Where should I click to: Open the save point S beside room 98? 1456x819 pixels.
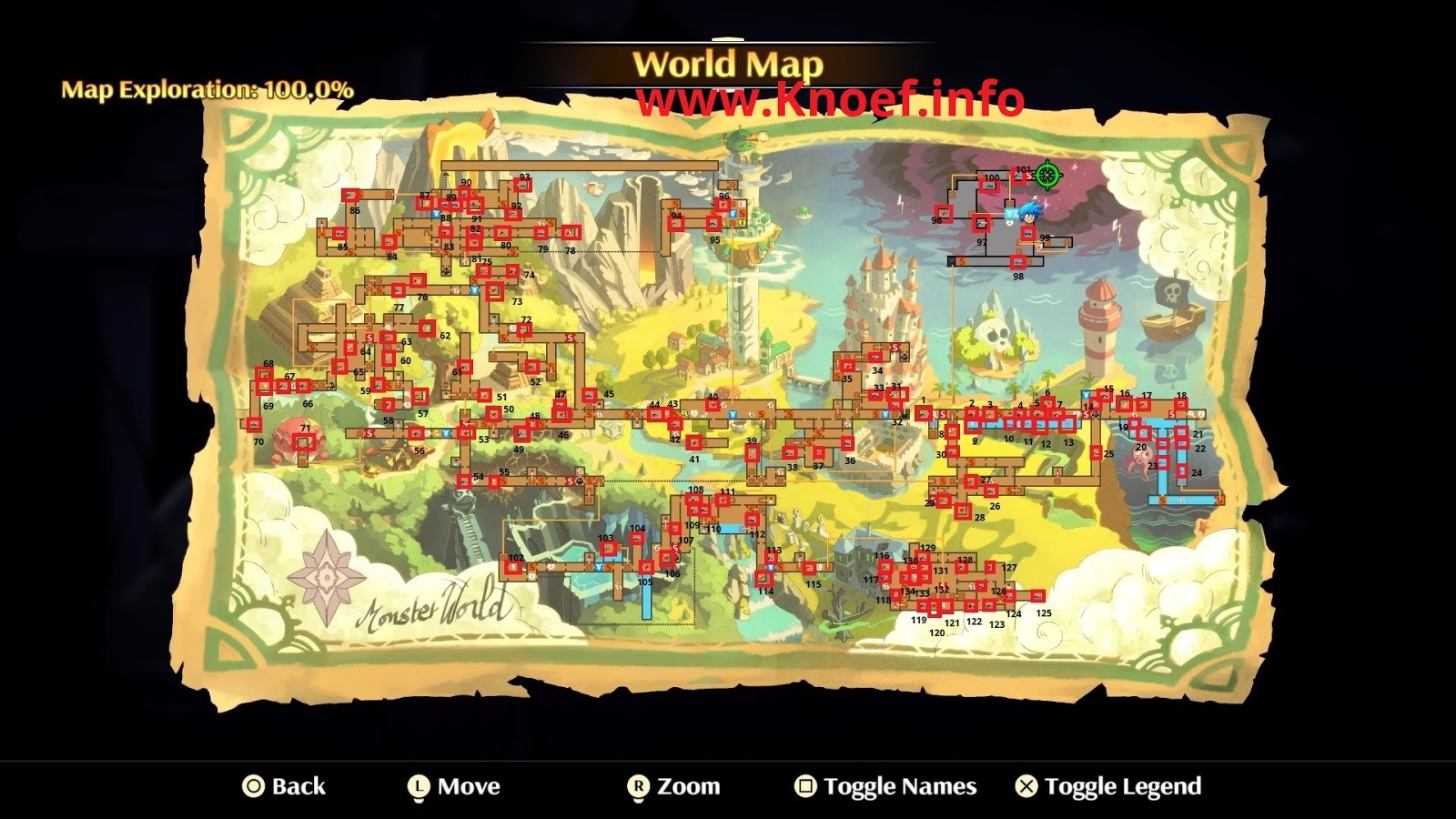[x=962, y=262]
